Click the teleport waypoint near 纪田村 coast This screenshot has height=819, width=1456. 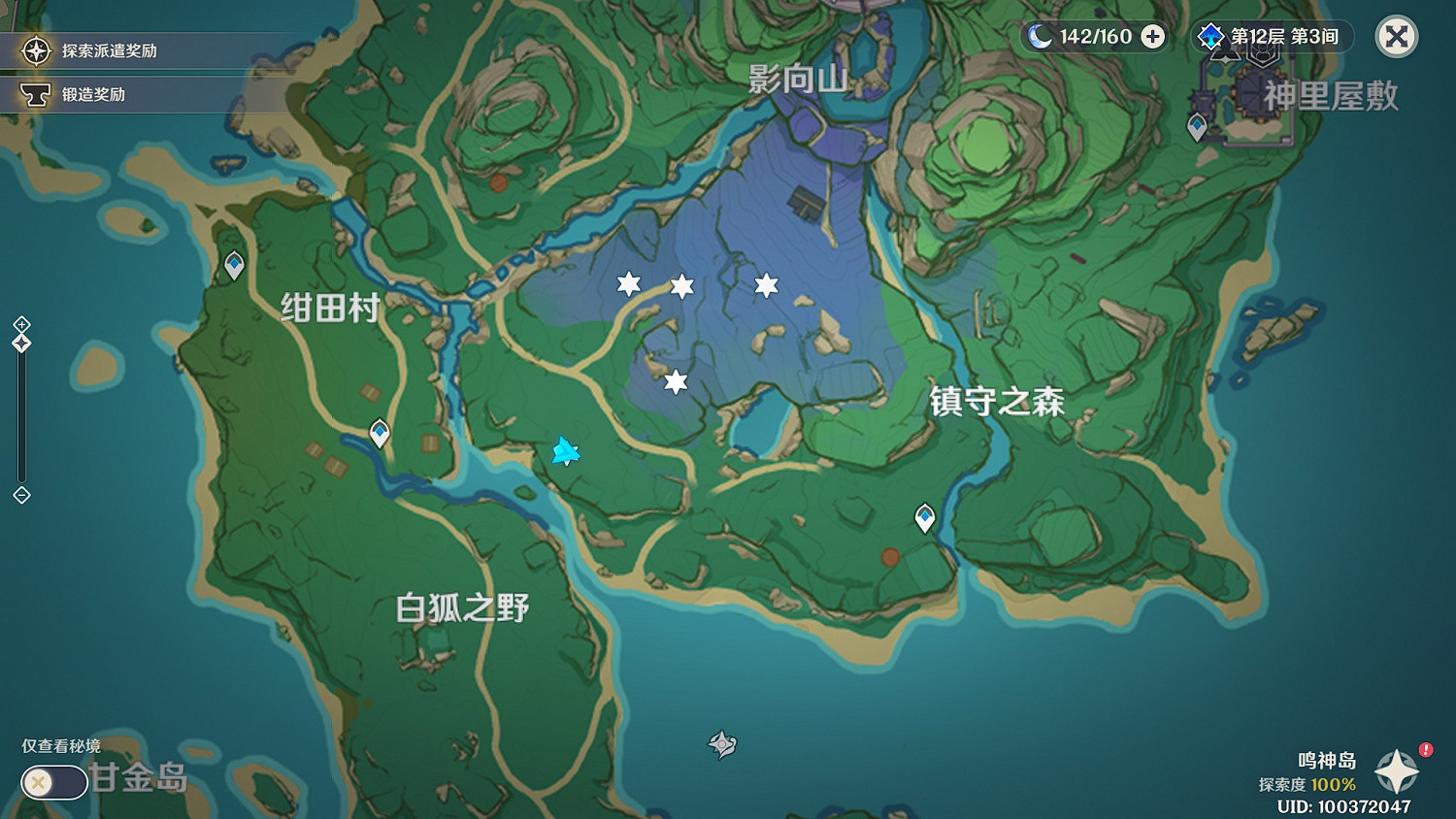coord(233,264)
